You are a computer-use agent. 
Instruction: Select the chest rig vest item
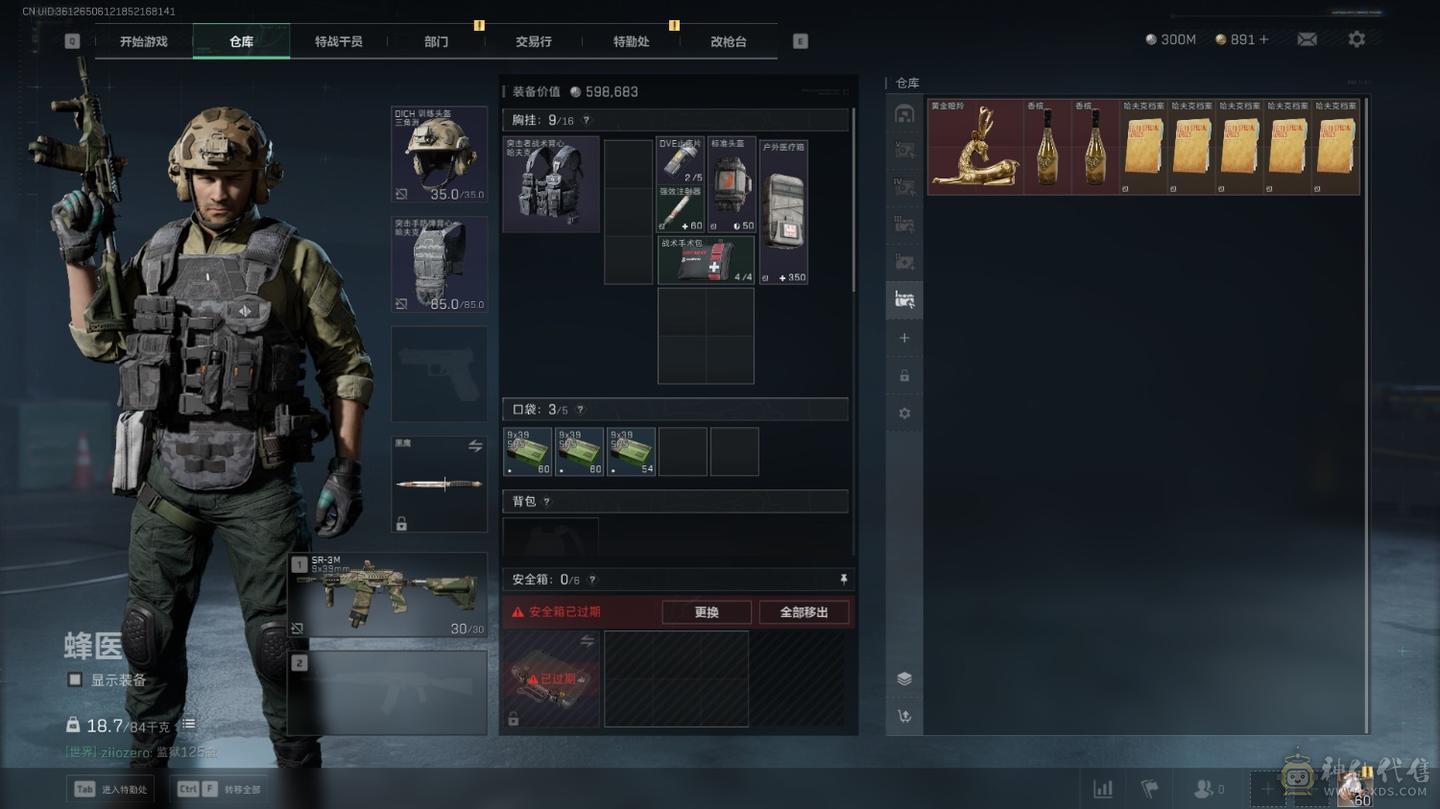tap(550, 184)
